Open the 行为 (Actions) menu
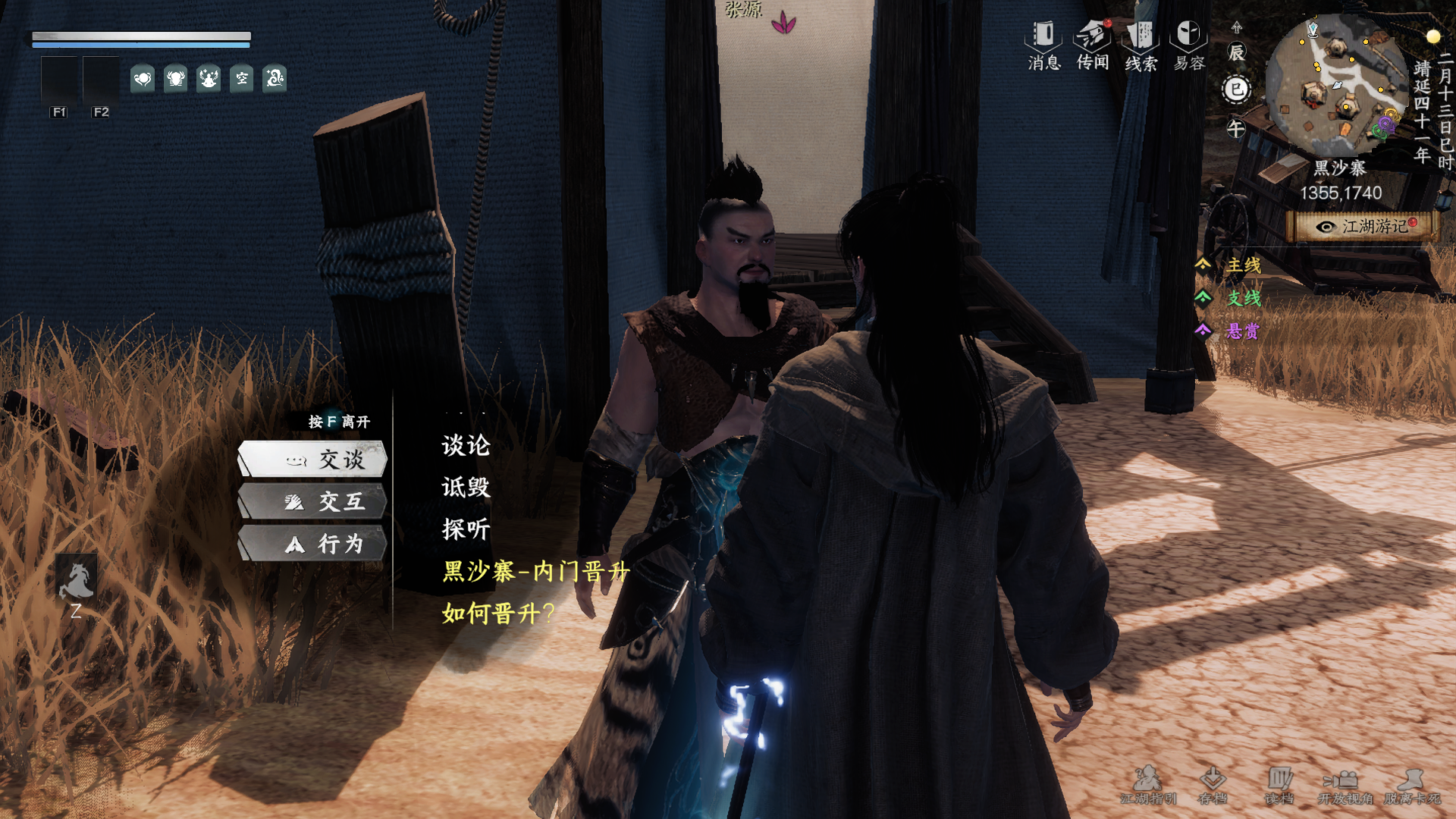The image size is (1456, 819). coord(314,544)
